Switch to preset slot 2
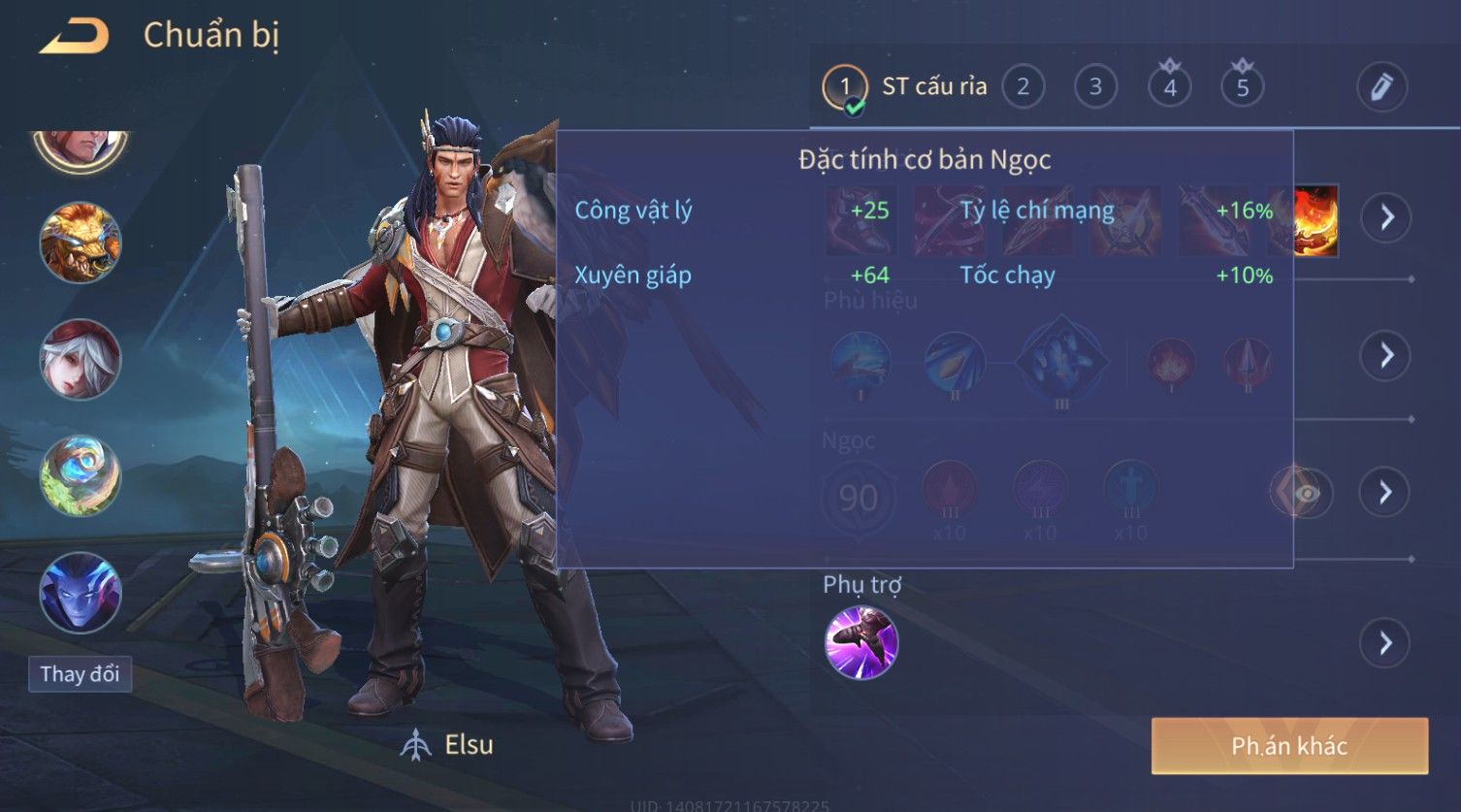This screenshot has height=812, width=1461. [1023, 87]
